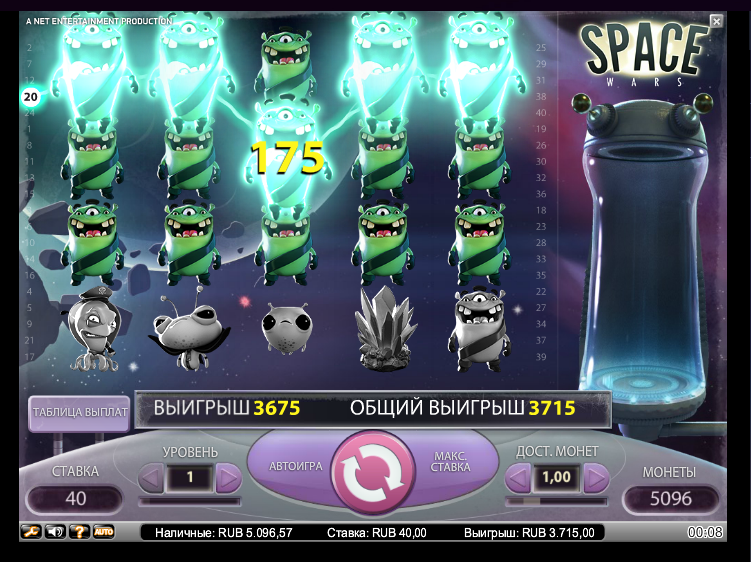Click the small AUTO icon
This screenshot has width=751, height=562.
coord(104,531)
